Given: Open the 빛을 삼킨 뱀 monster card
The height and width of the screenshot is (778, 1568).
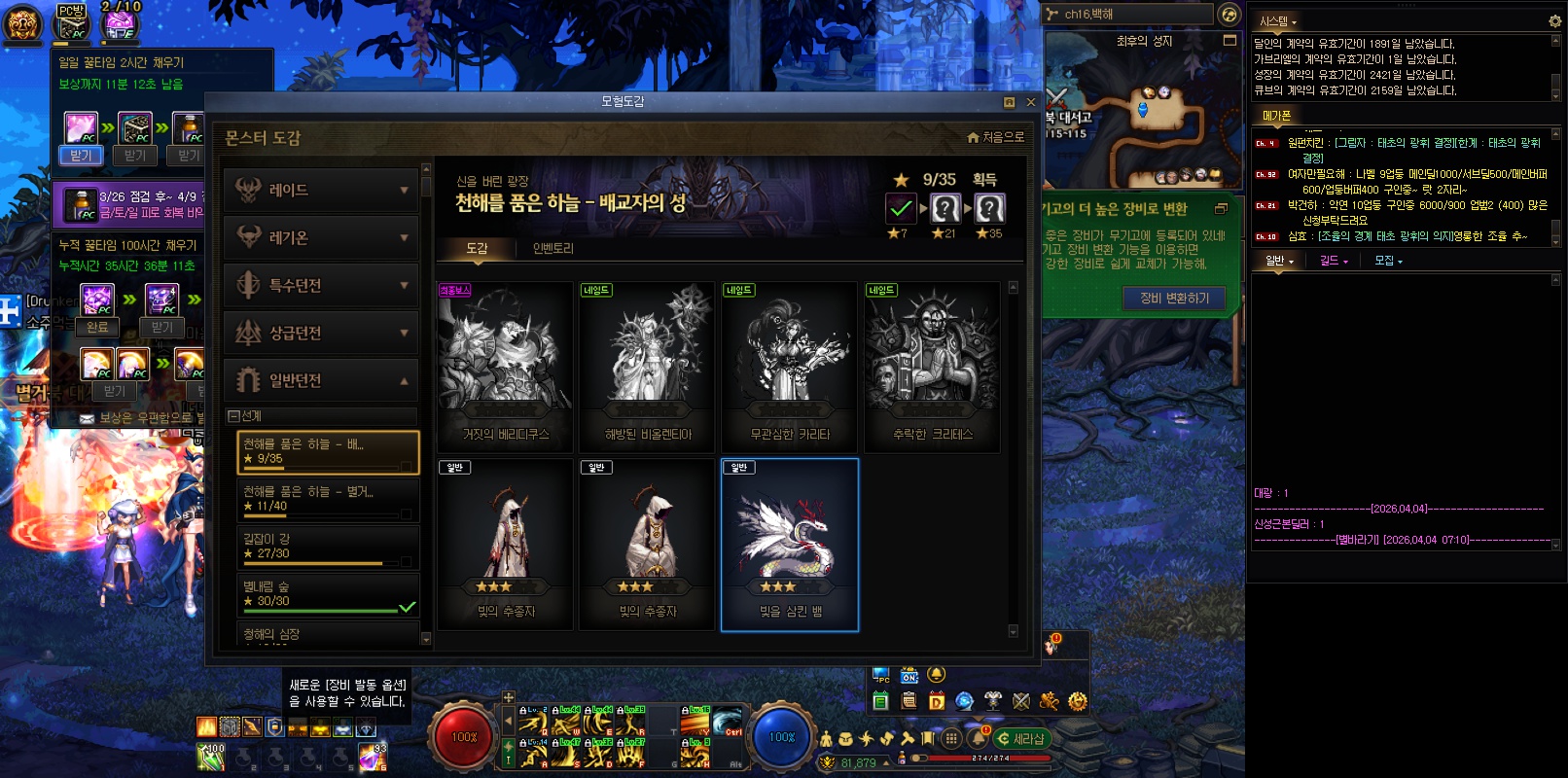Looking at the screenshot, I should (x=790, y=545).
